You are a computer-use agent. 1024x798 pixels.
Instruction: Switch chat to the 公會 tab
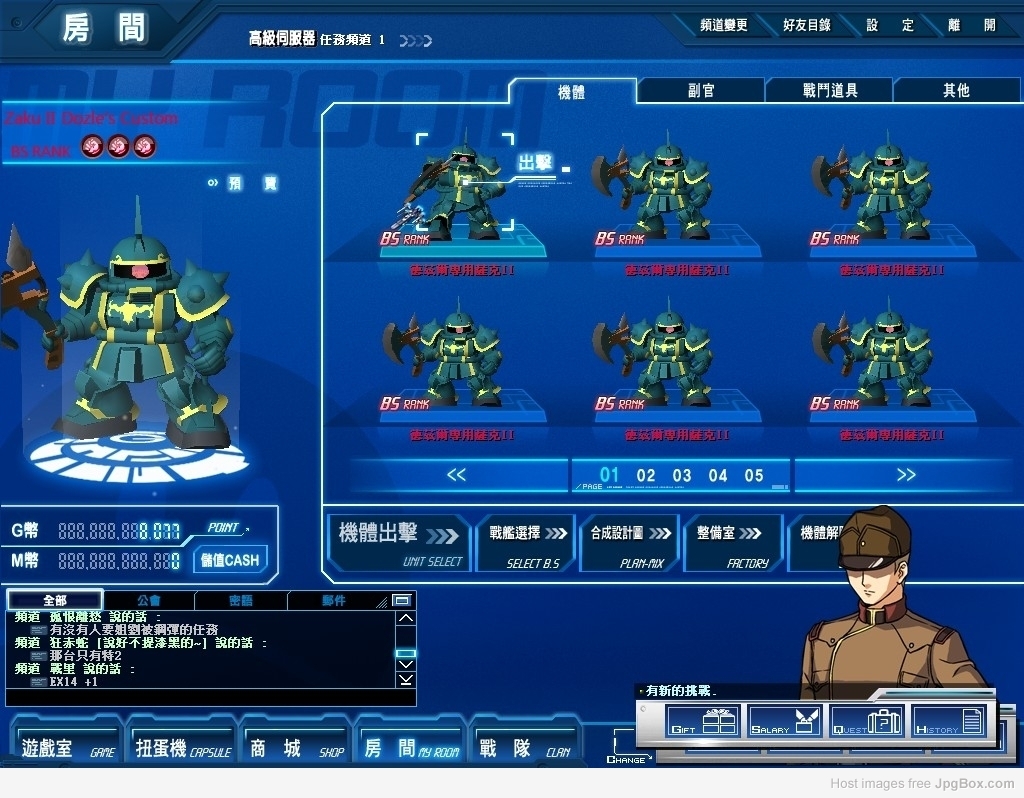point(148,601)
